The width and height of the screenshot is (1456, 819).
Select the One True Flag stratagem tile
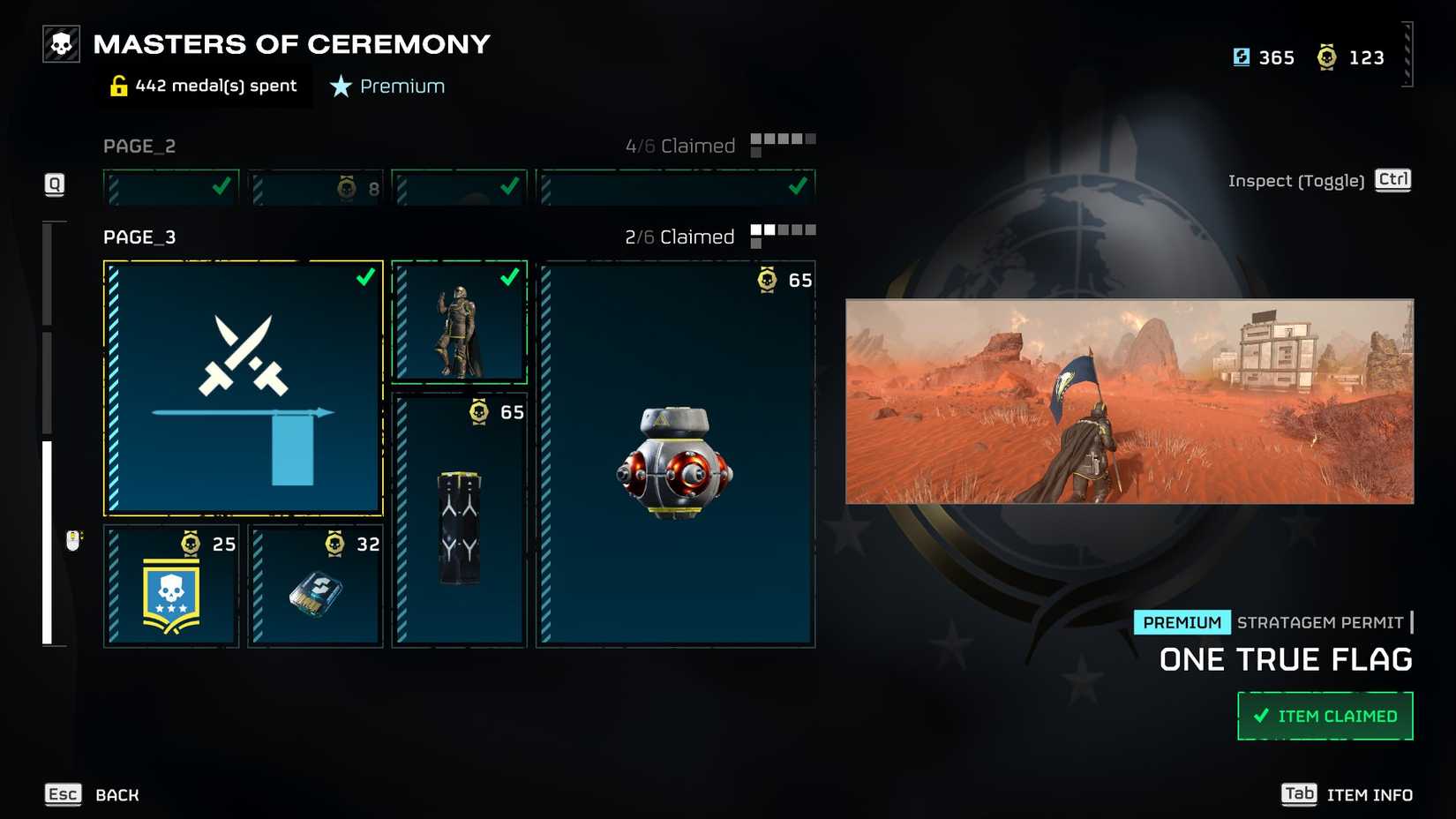pyautogui.click(x=243, y=388)
